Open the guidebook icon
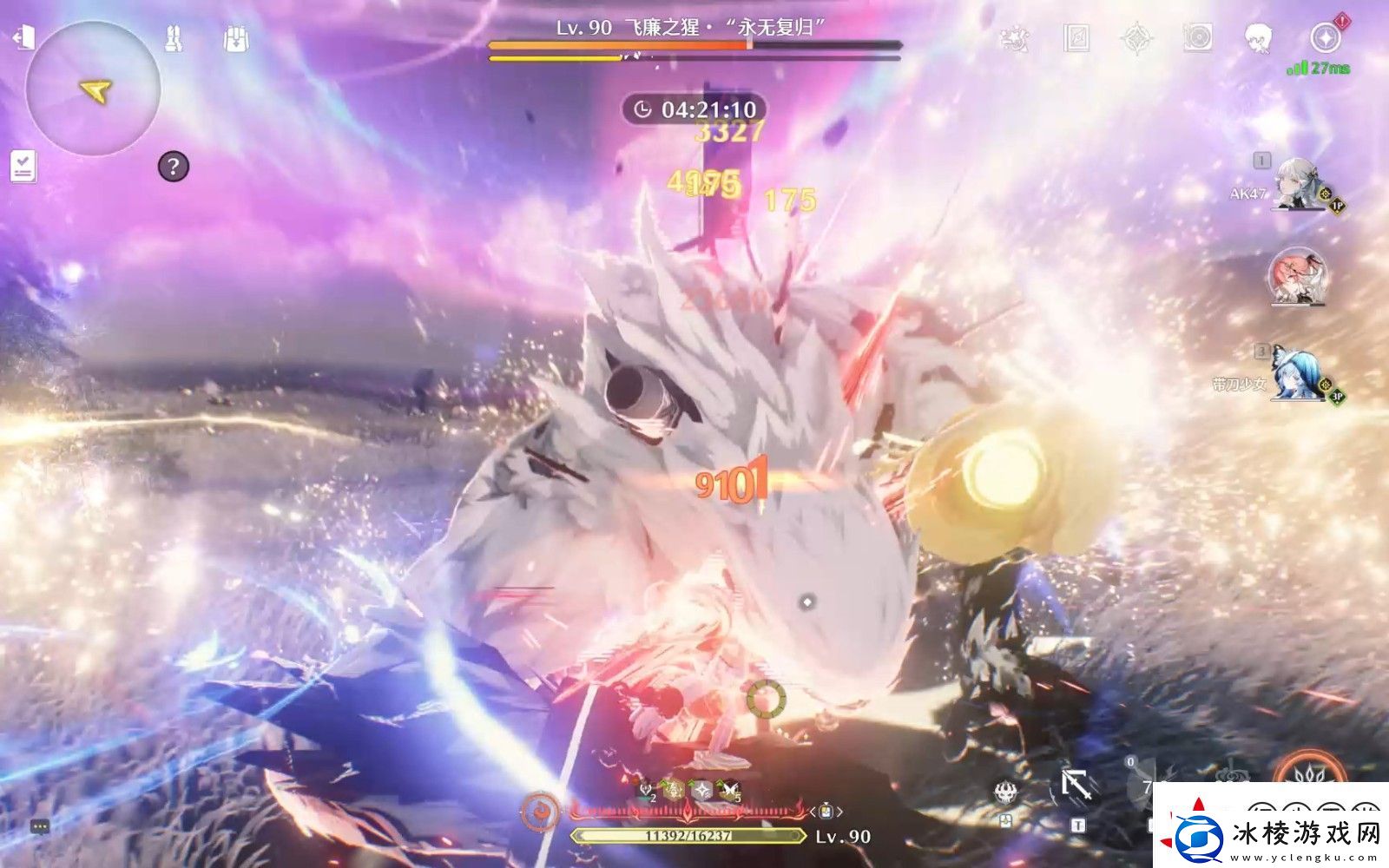This screenshot has width=1389, height=868. coord(1076,39)
